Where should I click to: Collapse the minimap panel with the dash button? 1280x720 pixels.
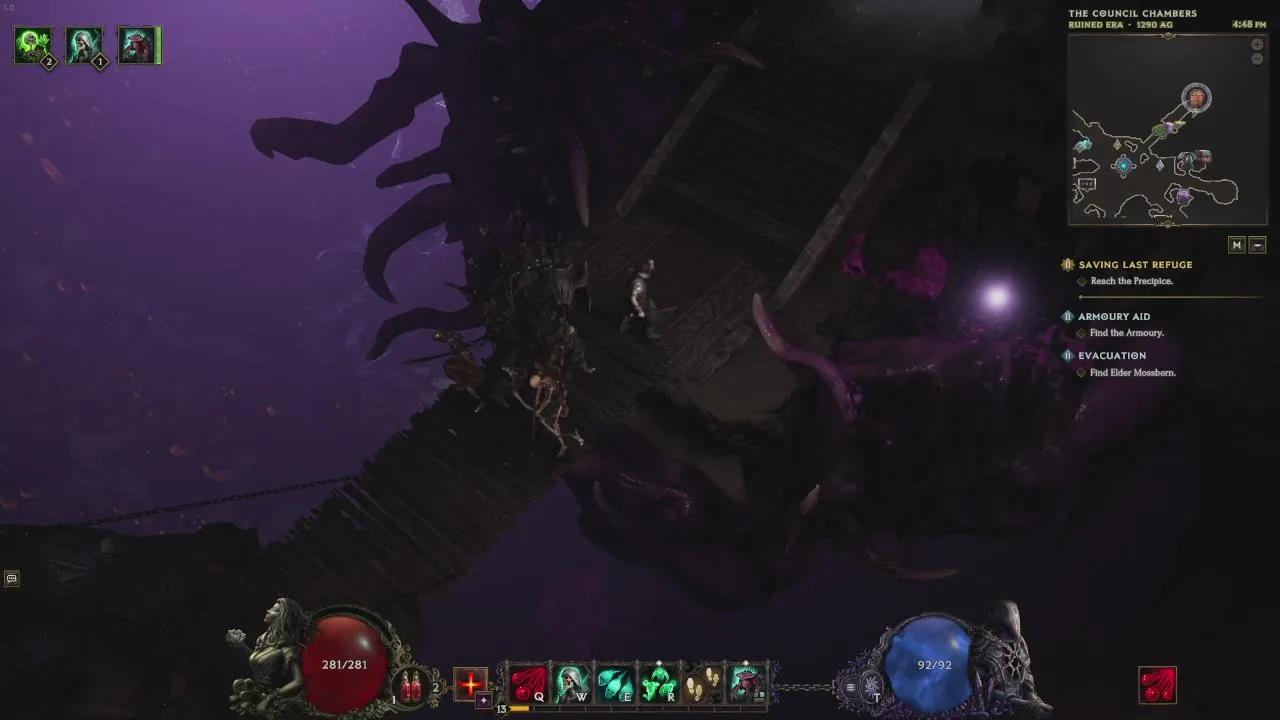point(1258,245)
